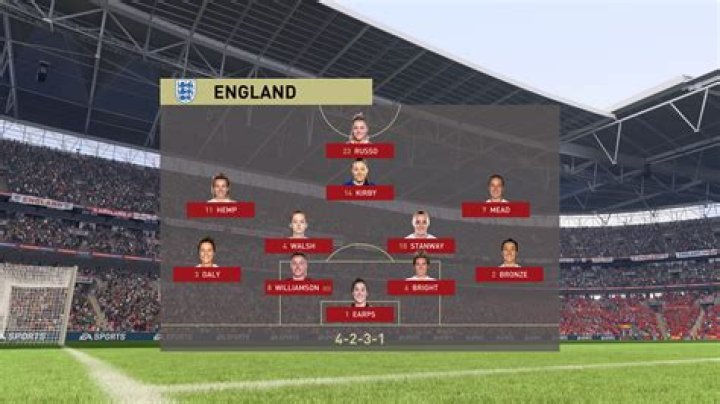Image resolution: width=720 pixels, height=404 pixels.
Task: Select captain Williamson's card
Action: 299,287
